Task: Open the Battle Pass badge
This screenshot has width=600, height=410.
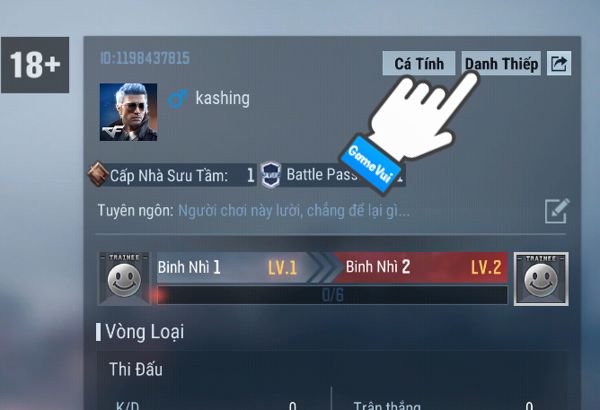Action: pos(272,175)
